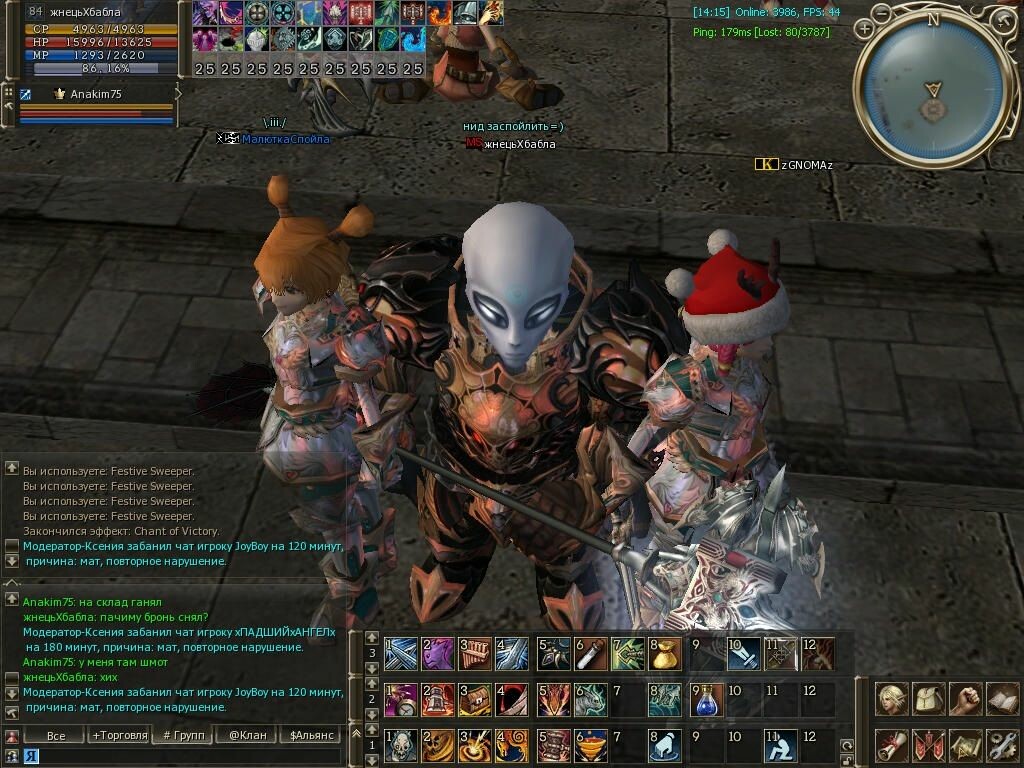
Task: Show the Все chat tab
Action: (x=56, y=736)
